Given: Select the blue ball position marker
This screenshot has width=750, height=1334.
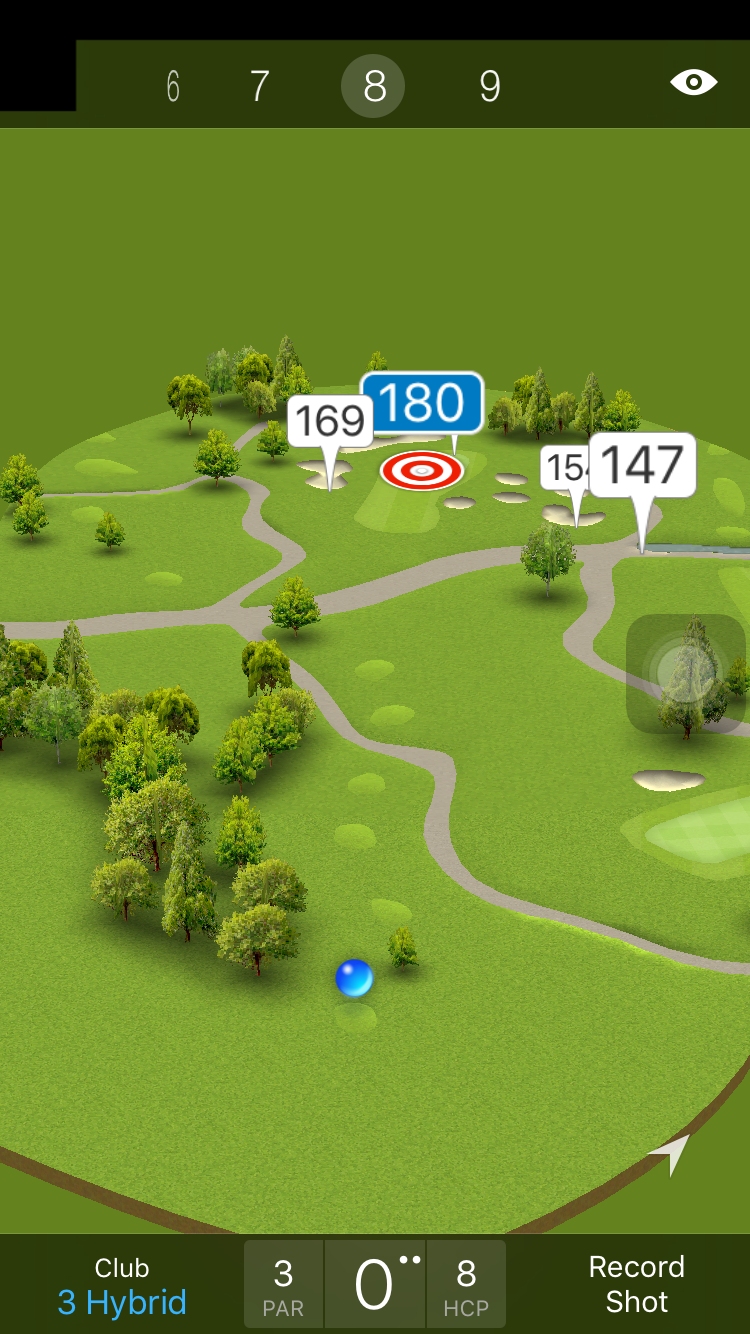Looking at the screenshot, I should (354, 978).
